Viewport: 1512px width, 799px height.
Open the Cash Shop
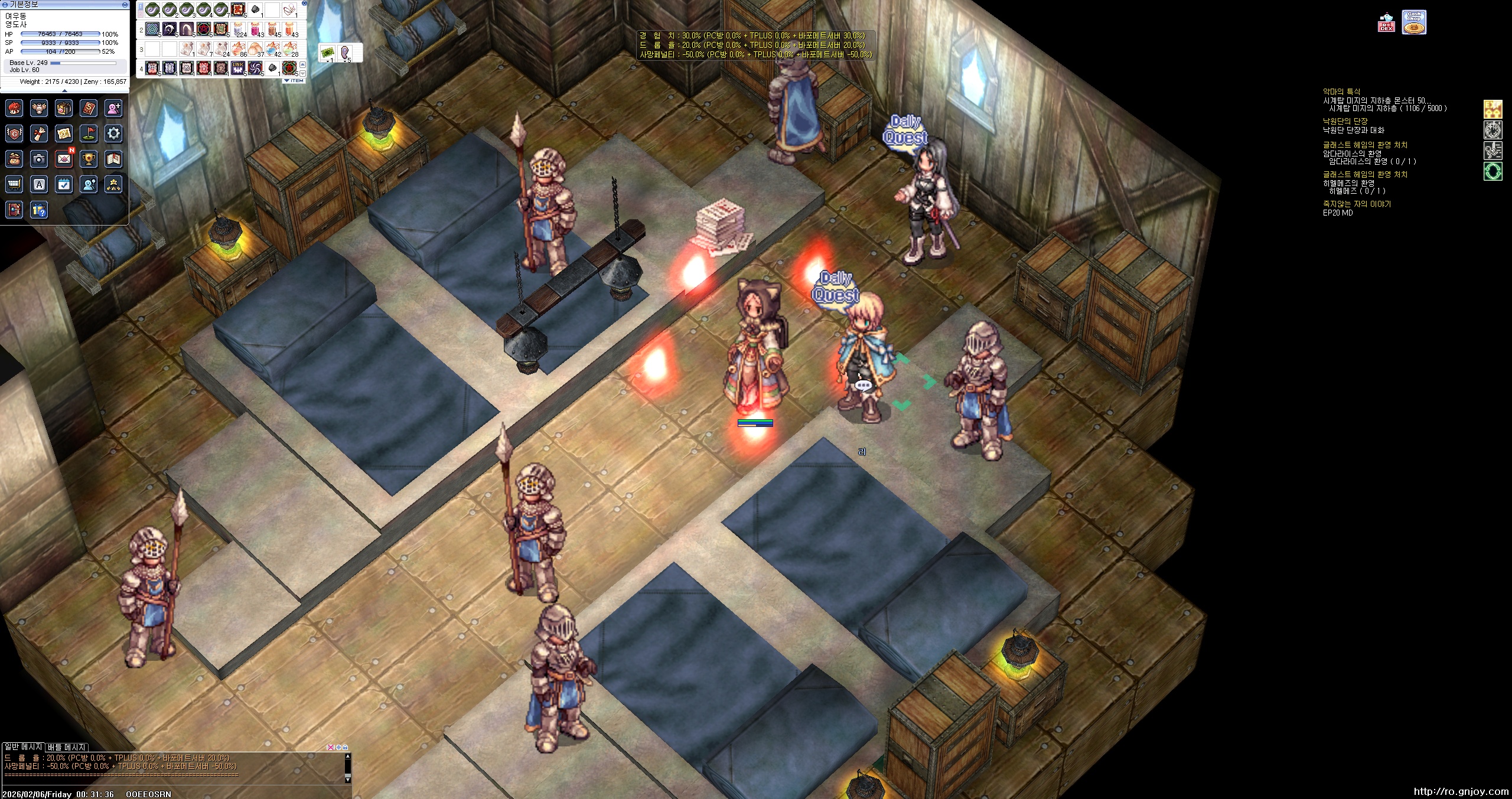click(1414, 22)
